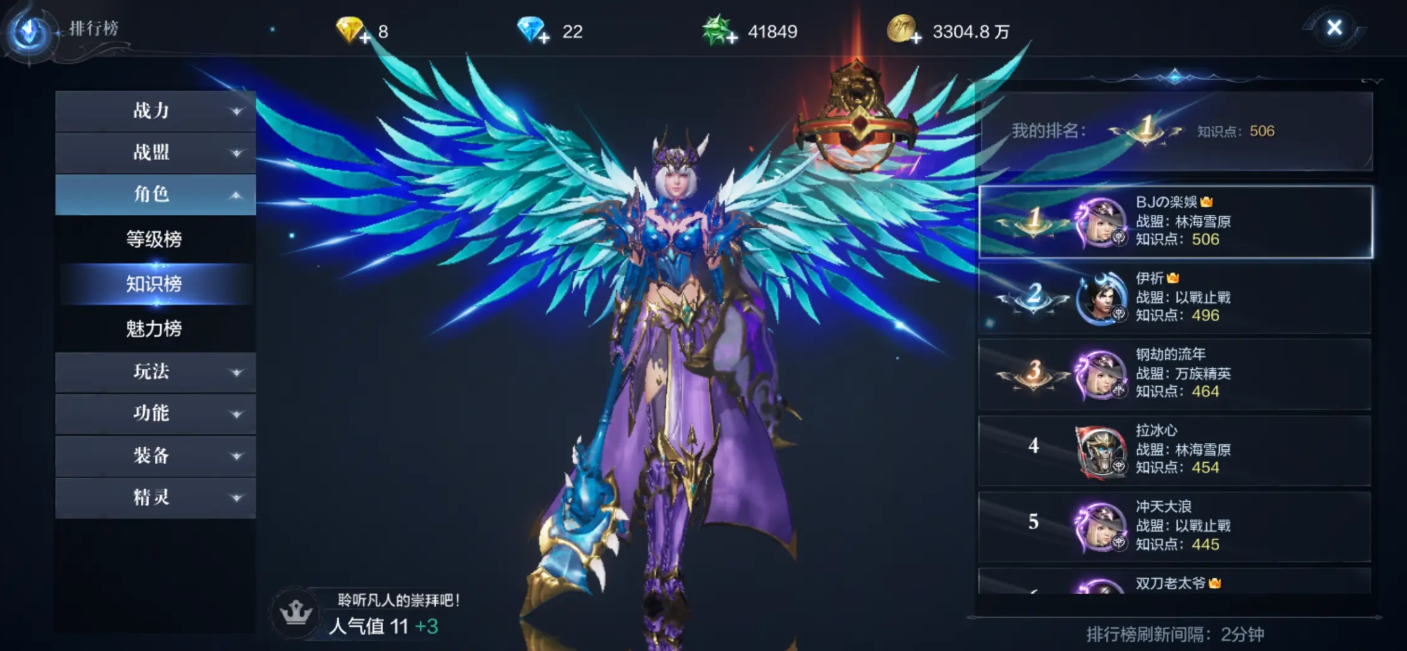
Task: Expand the 功能 ranking category
Action: coord(155,414)
